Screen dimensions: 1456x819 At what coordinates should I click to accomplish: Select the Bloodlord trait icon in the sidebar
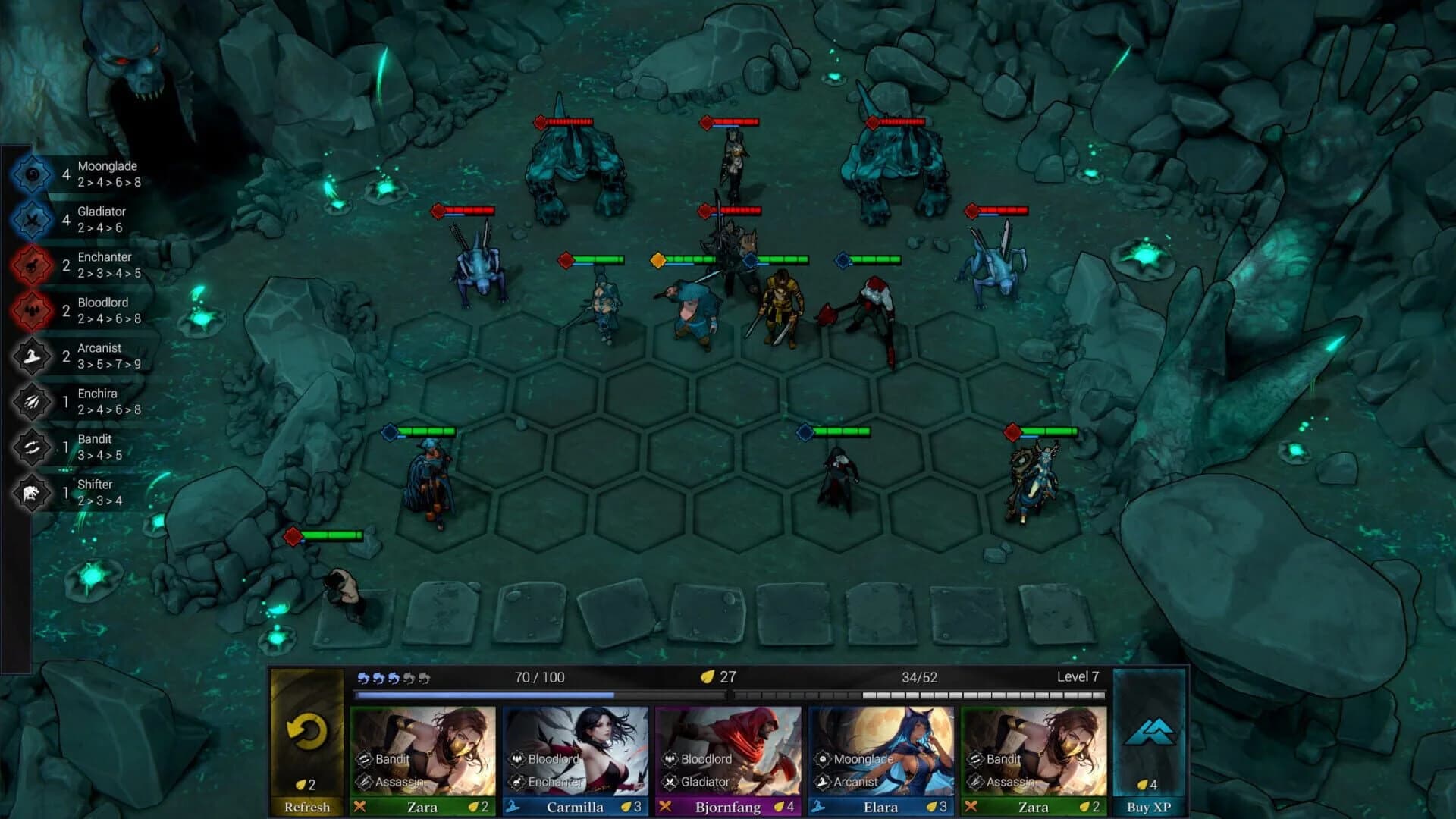pos(30,309)
